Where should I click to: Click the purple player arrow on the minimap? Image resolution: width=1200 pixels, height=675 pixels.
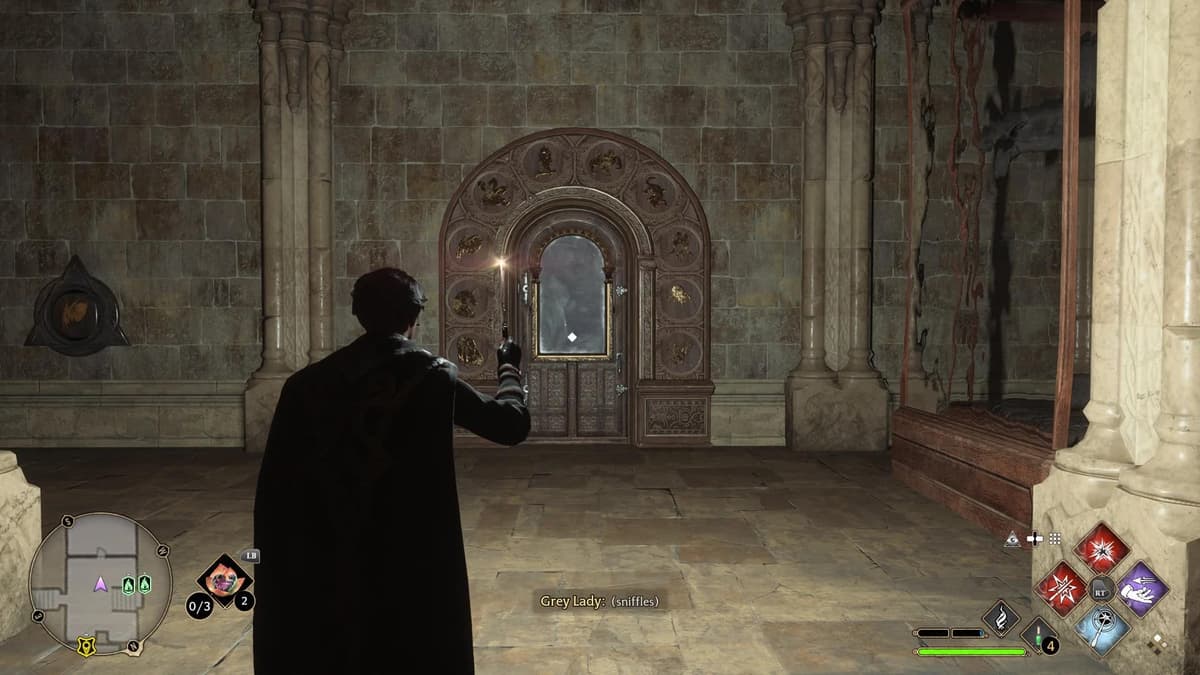[100, 584]
